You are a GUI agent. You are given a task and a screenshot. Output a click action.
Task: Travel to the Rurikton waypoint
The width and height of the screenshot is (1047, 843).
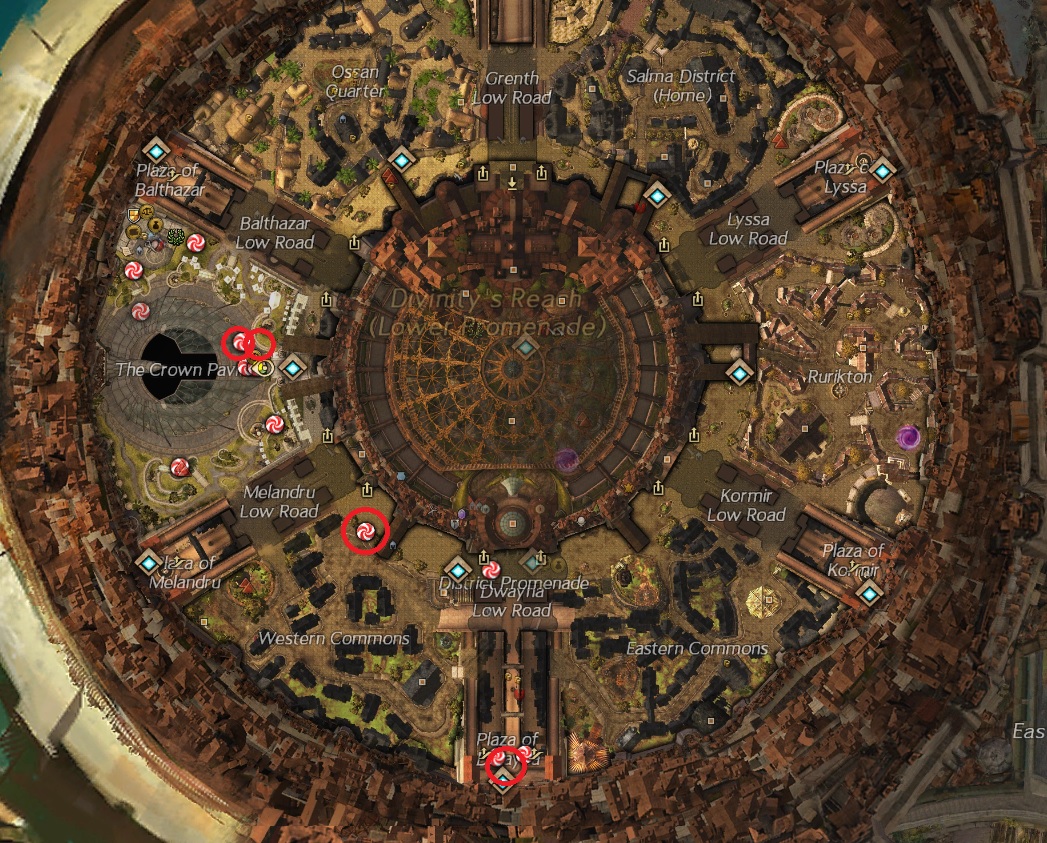coord(739,373)
